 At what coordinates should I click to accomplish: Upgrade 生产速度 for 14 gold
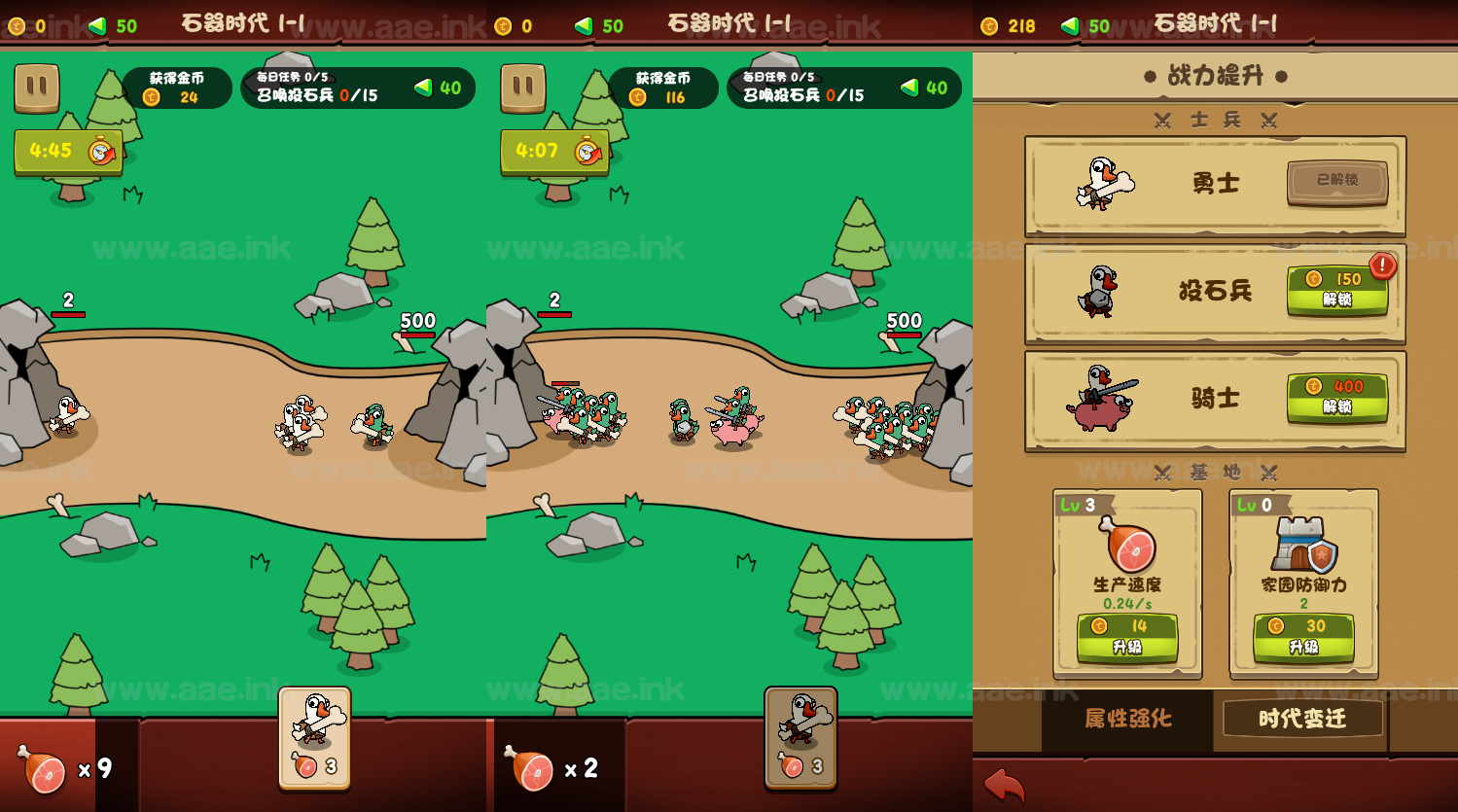click(x=1127, y=637)
